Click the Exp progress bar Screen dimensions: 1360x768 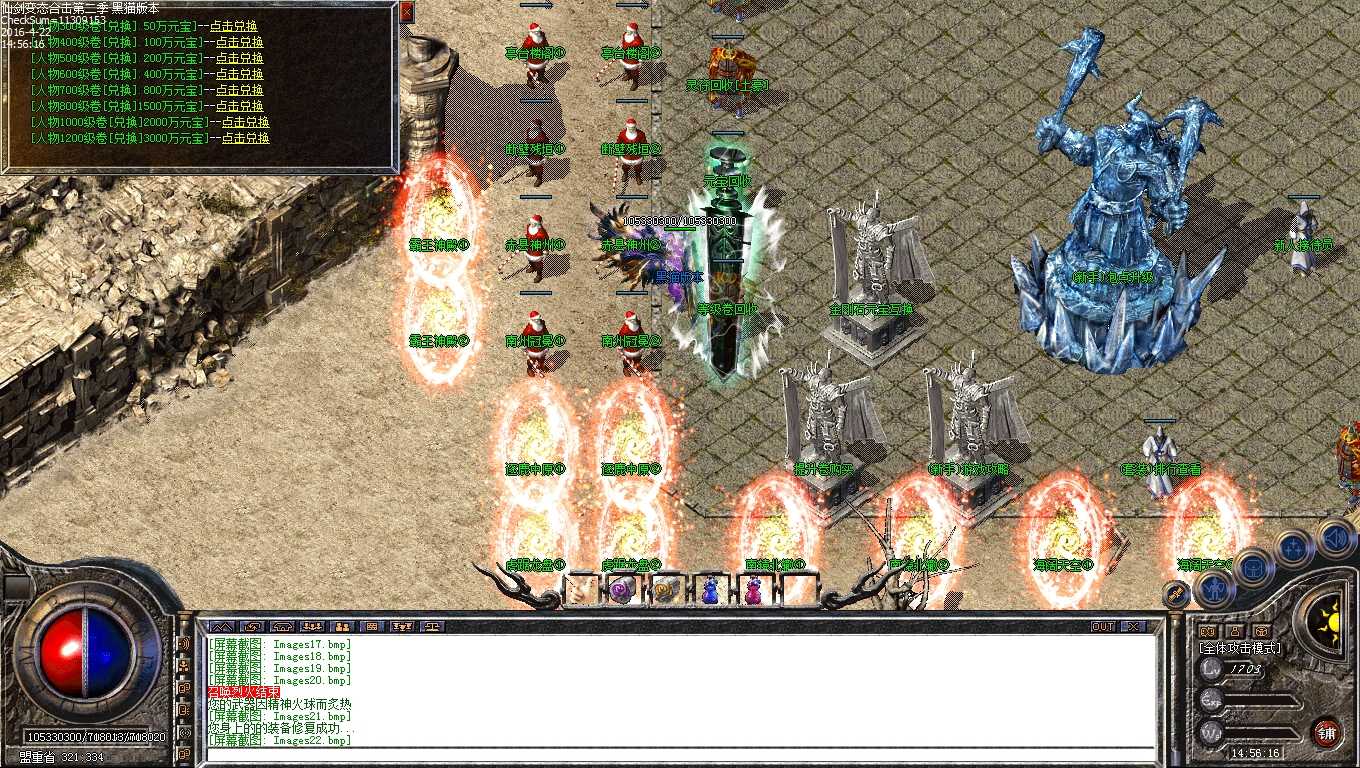(x=1256, y=698)
